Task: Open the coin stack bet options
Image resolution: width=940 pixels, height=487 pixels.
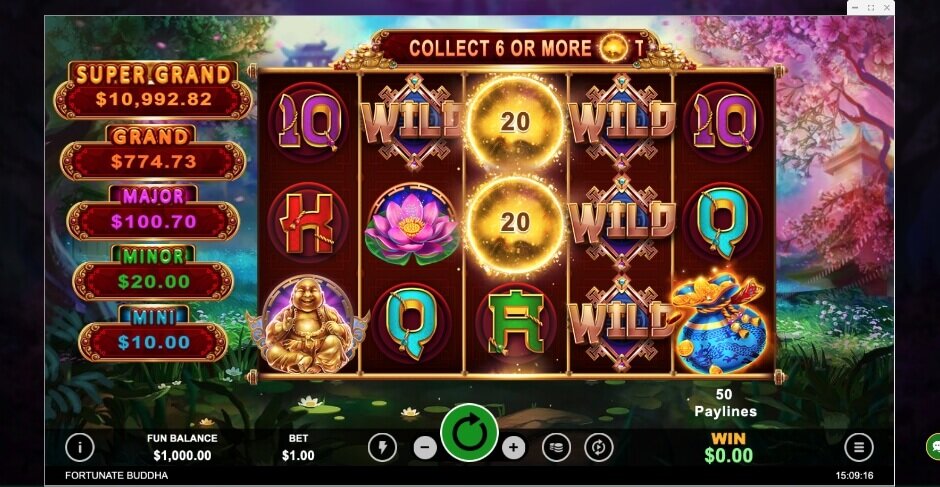Action: [557, 447]
